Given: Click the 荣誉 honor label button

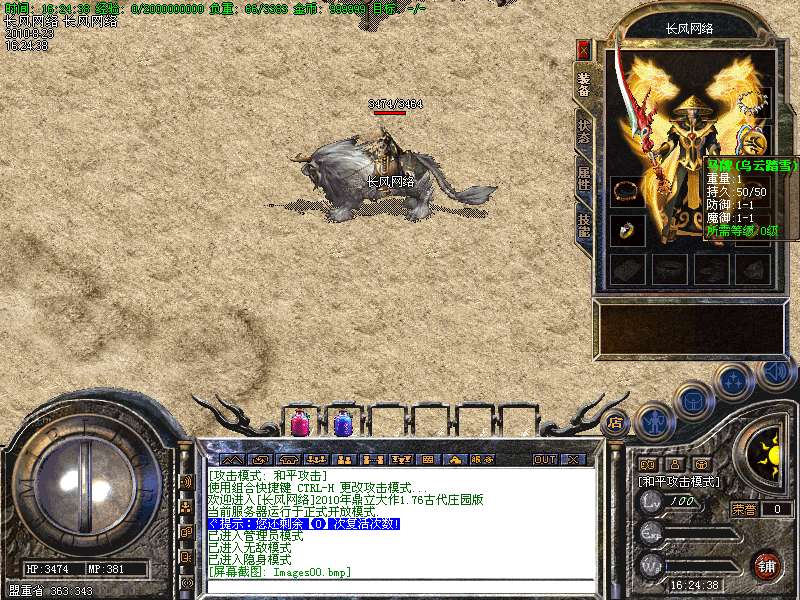Looking at the screenshot, I should pyautogui.click(x=744, y=509).
